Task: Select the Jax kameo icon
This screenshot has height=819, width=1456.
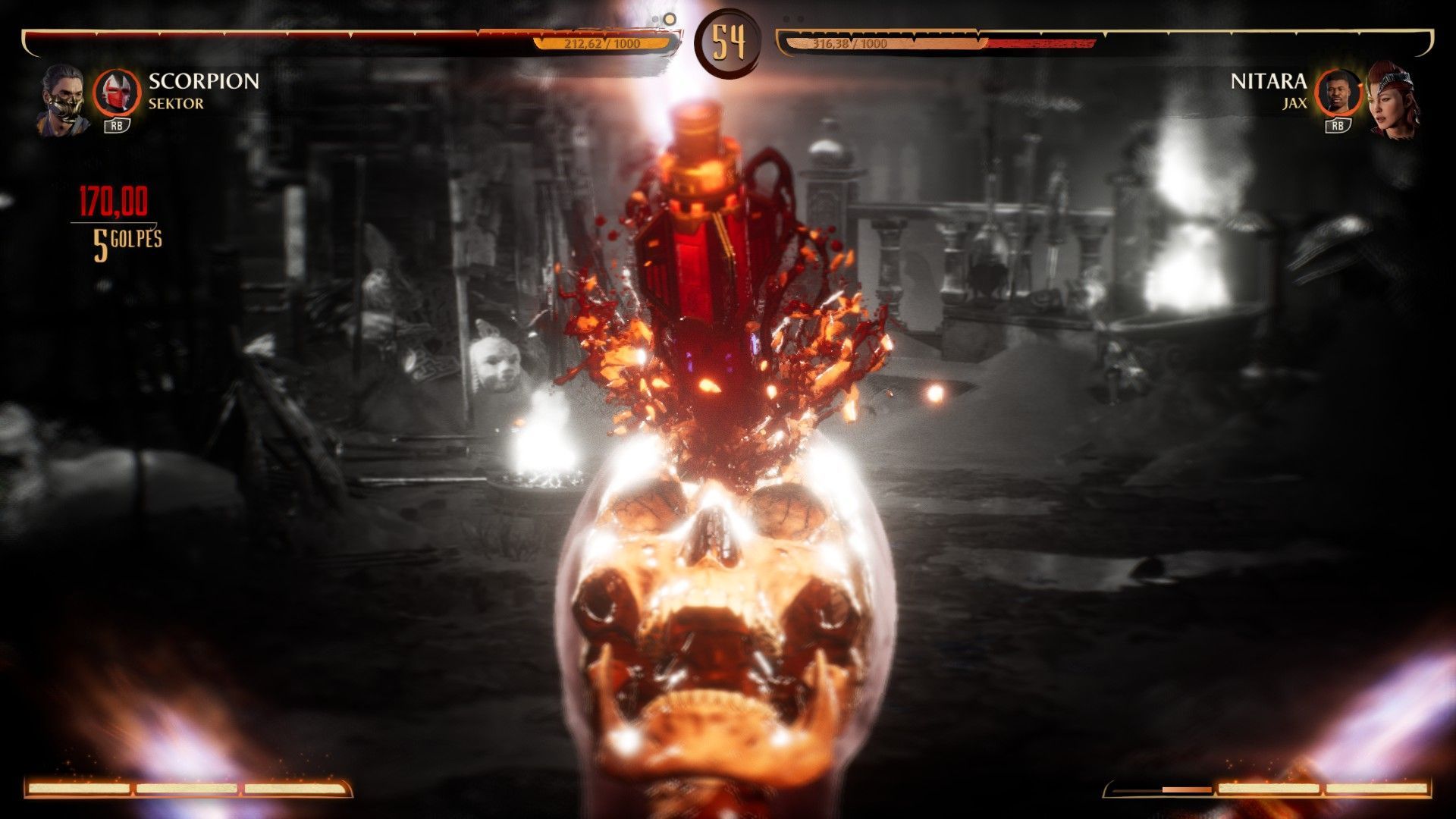Action: coord(1337,93)
